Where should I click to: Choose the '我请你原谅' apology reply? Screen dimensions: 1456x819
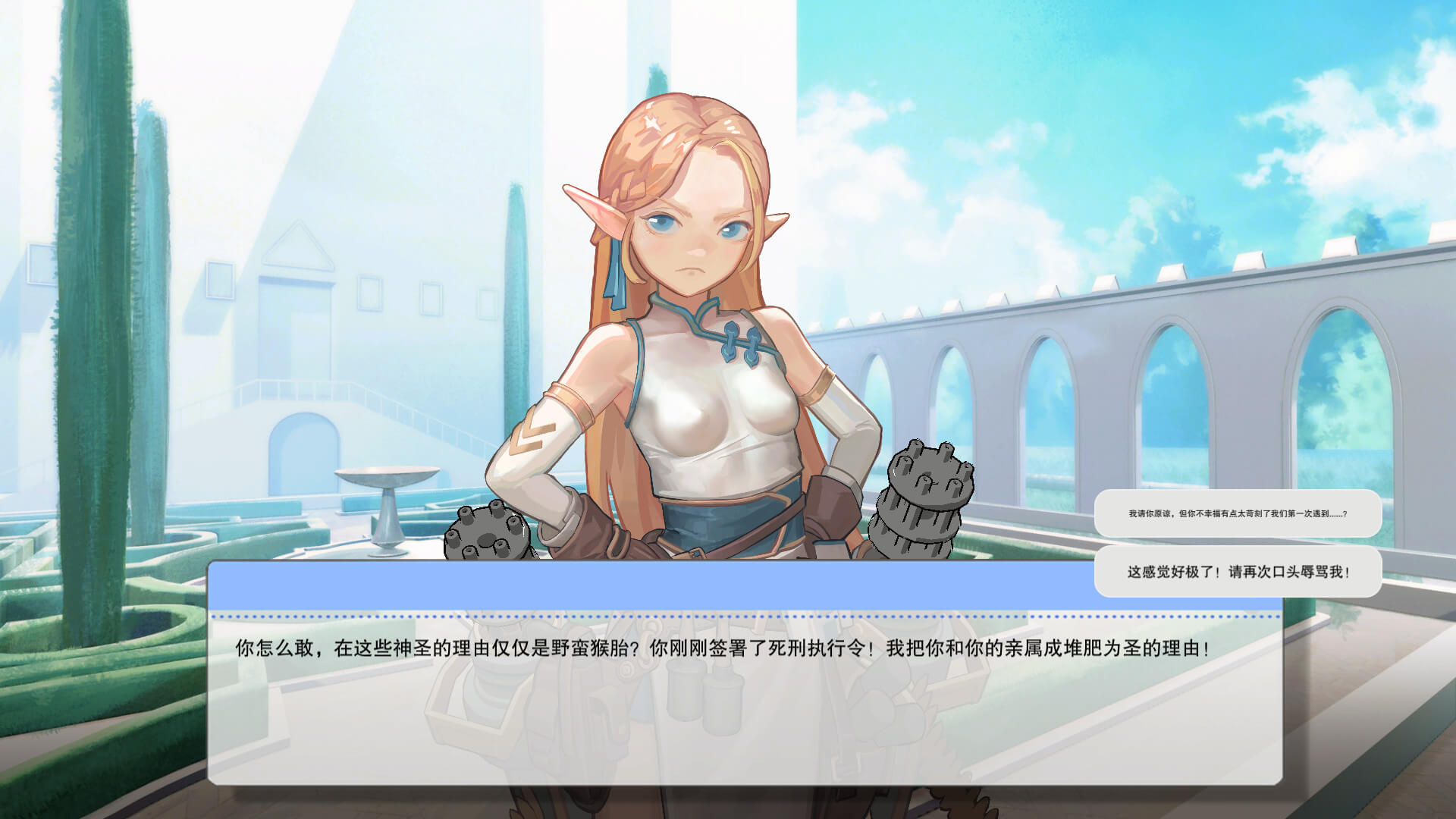(x=1237, y=513)
